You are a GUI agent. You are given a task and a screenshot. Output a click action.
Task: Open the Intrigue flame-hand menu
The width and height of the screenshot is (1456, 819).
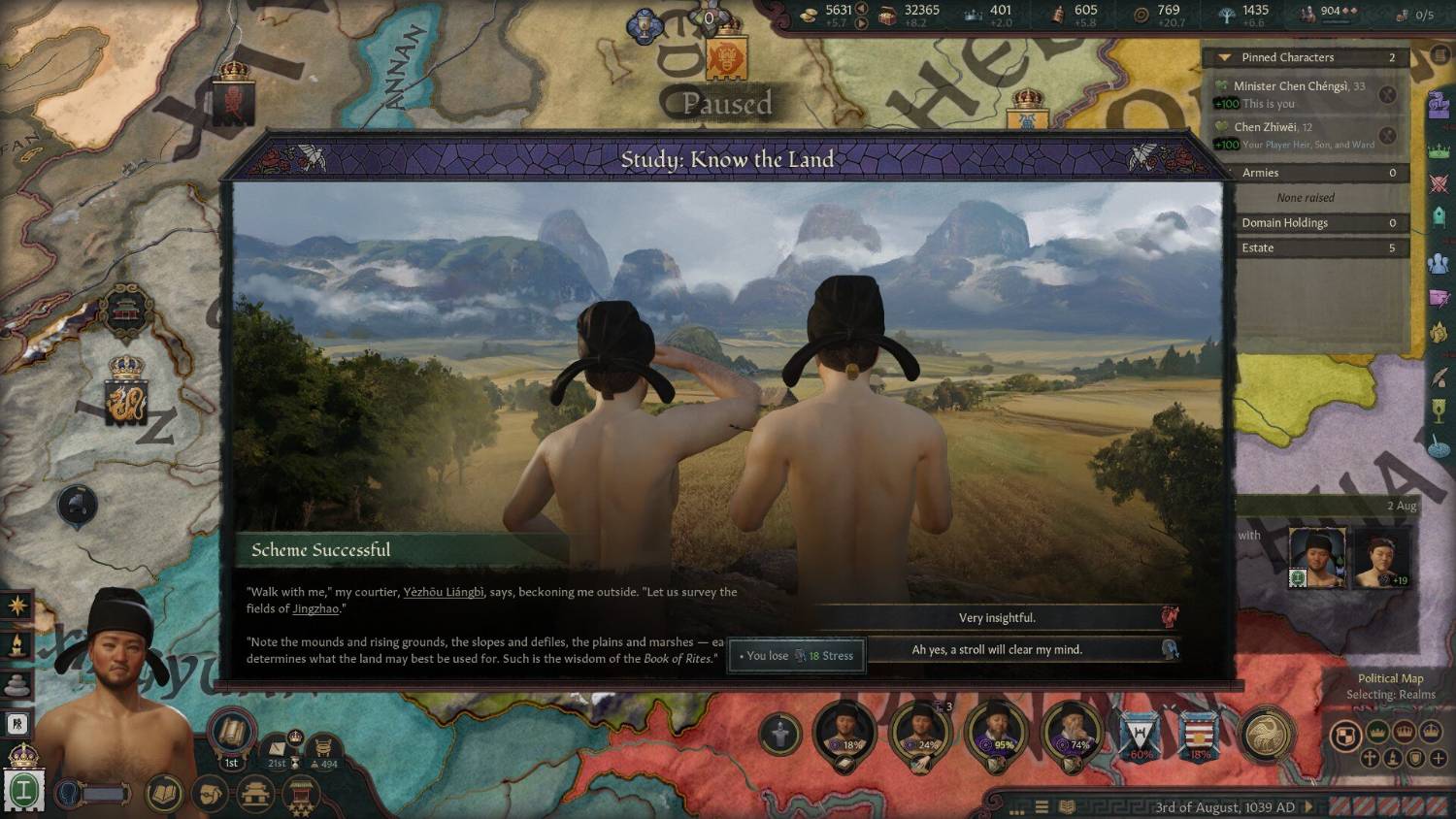click(1439, 333)
